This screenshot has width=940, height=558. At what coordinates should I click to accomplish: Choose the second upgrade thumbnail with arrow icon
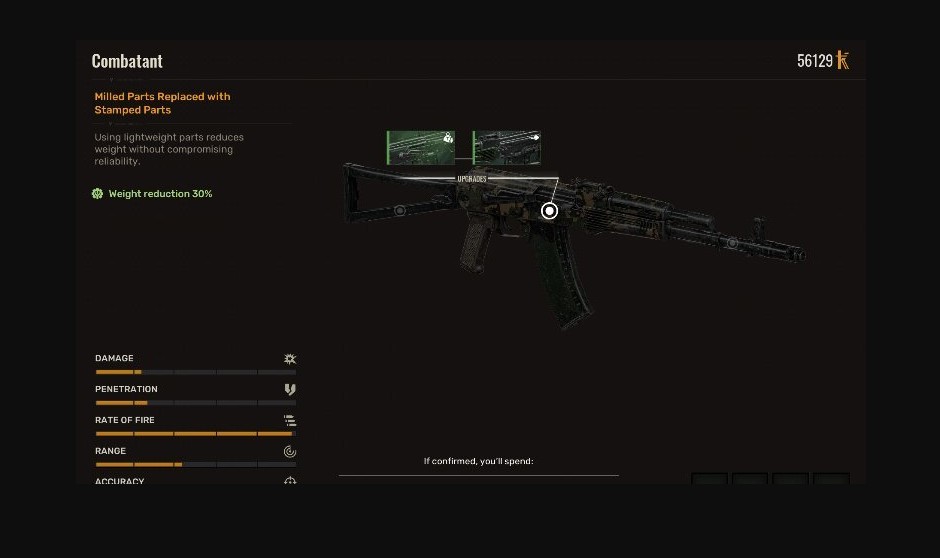click(x=507, y=147)
